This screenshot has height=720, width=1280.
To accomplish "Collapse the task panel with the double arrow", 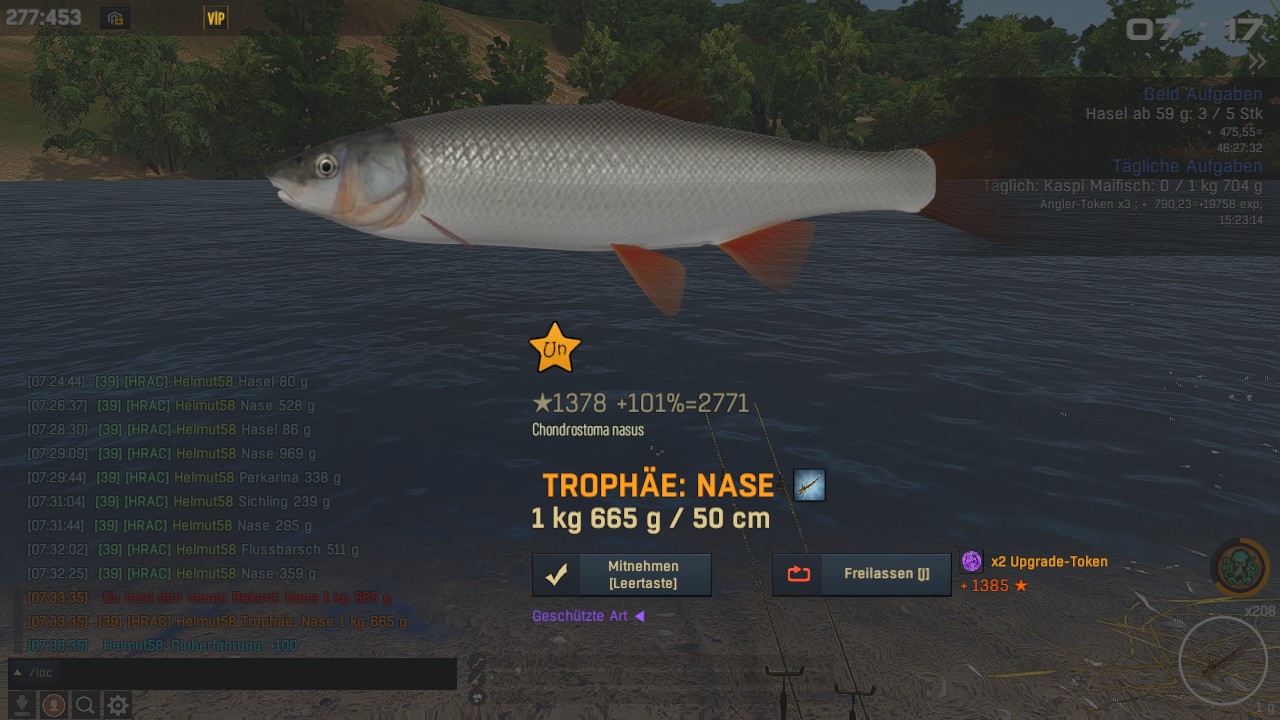I will [1256, 62].
